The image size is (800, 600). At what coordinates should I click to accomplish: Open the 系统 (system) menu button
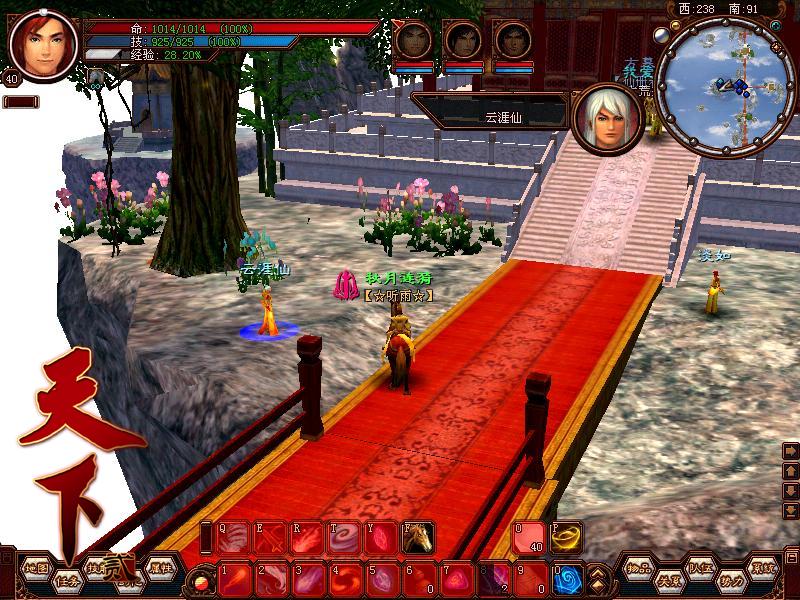[x=764, y=567]
